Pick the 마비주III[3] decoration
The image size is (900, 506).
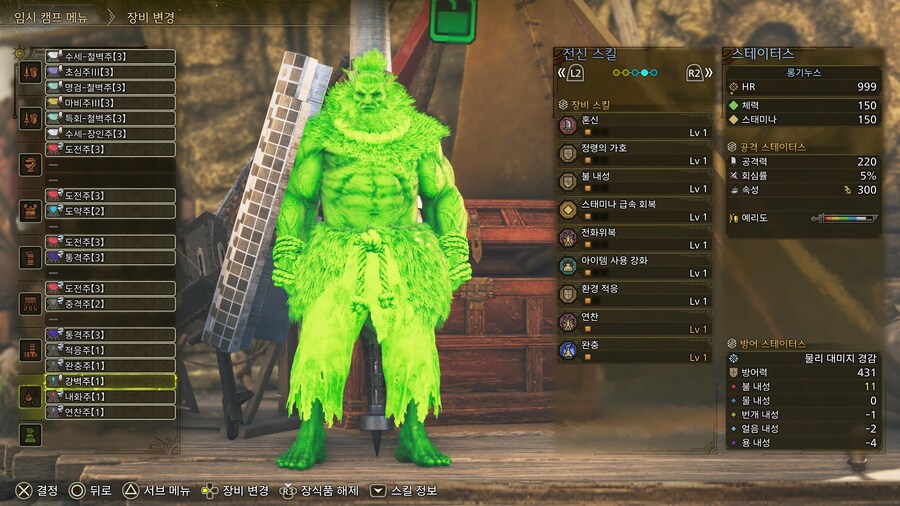(x=110, y=103)
